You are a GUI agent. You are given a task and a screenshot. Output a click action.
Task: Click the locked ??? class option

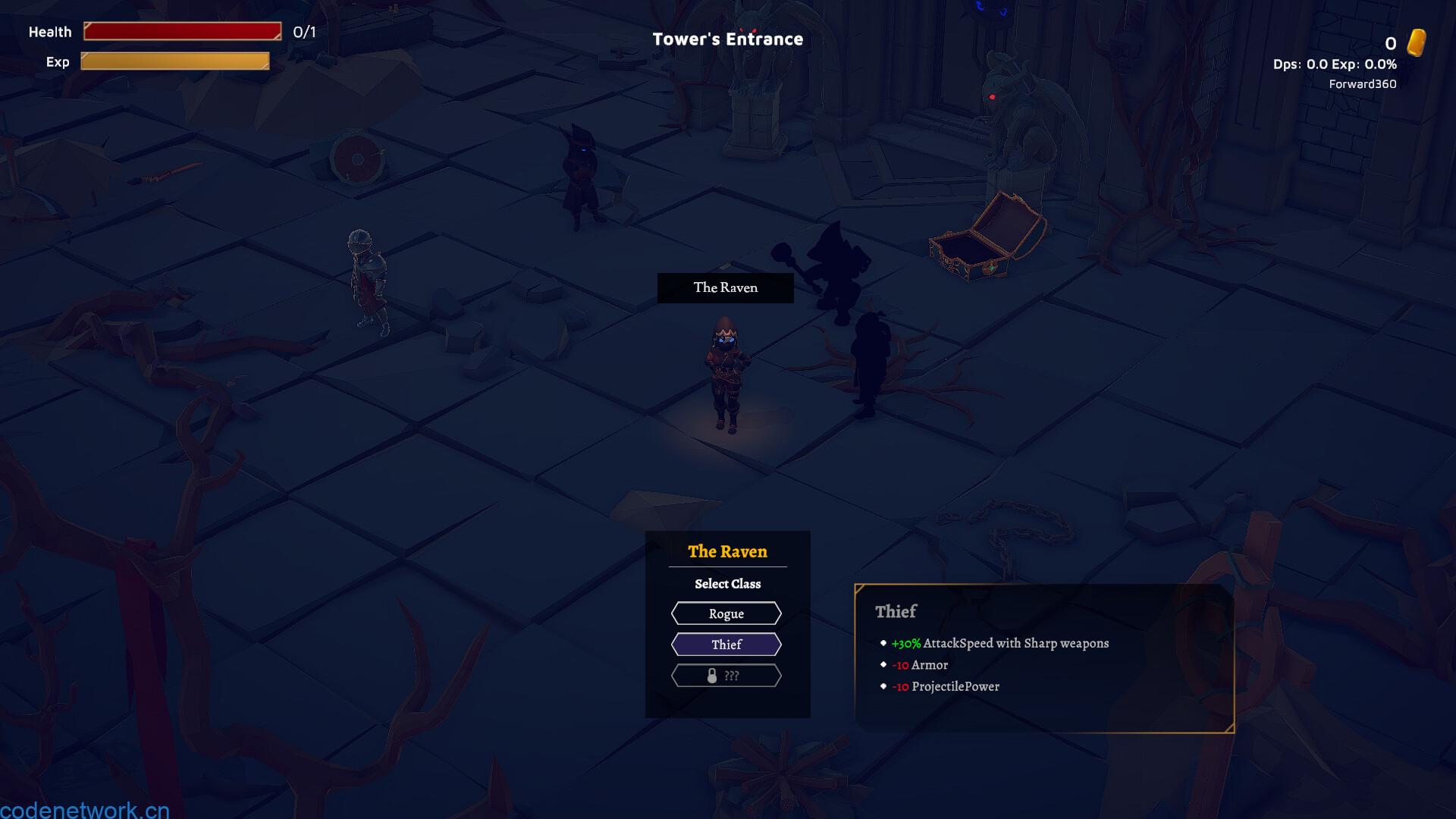tap(726, 676)
